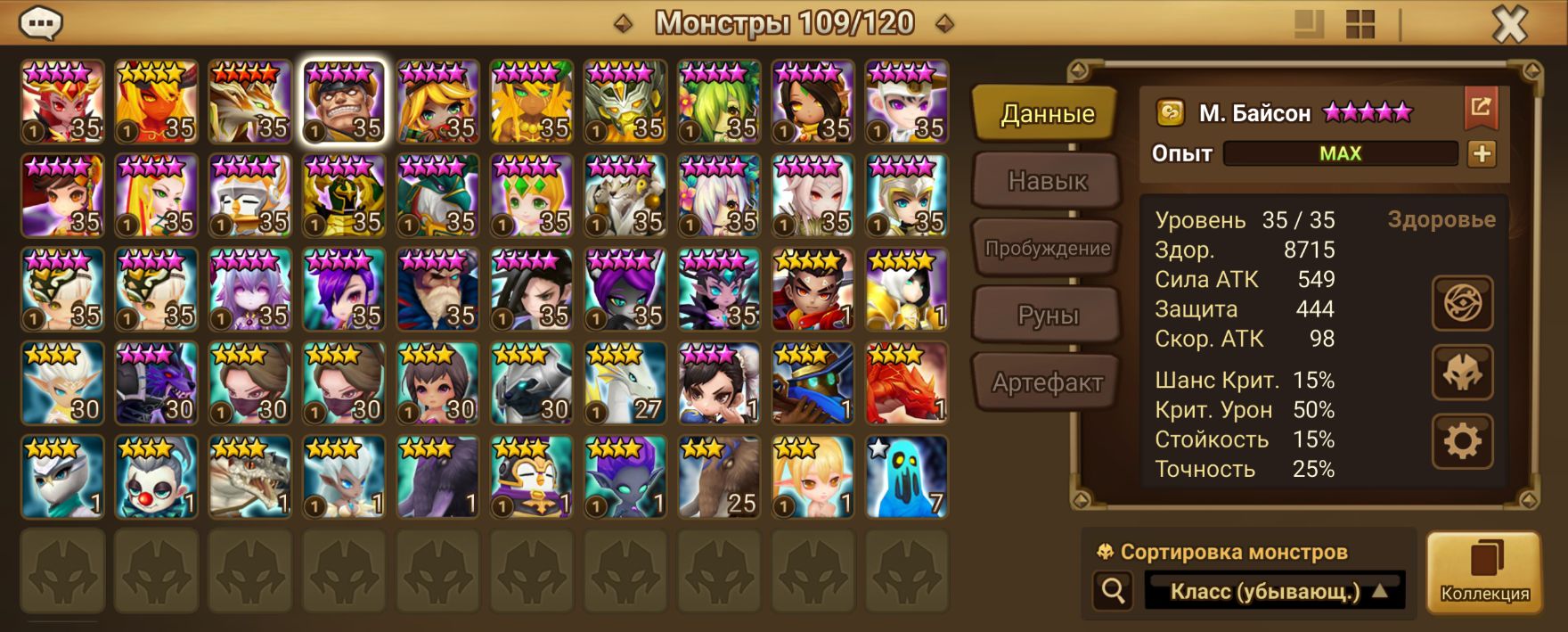
Task: Click the magnifying glass search button
Action: [x=1113, y=590]
